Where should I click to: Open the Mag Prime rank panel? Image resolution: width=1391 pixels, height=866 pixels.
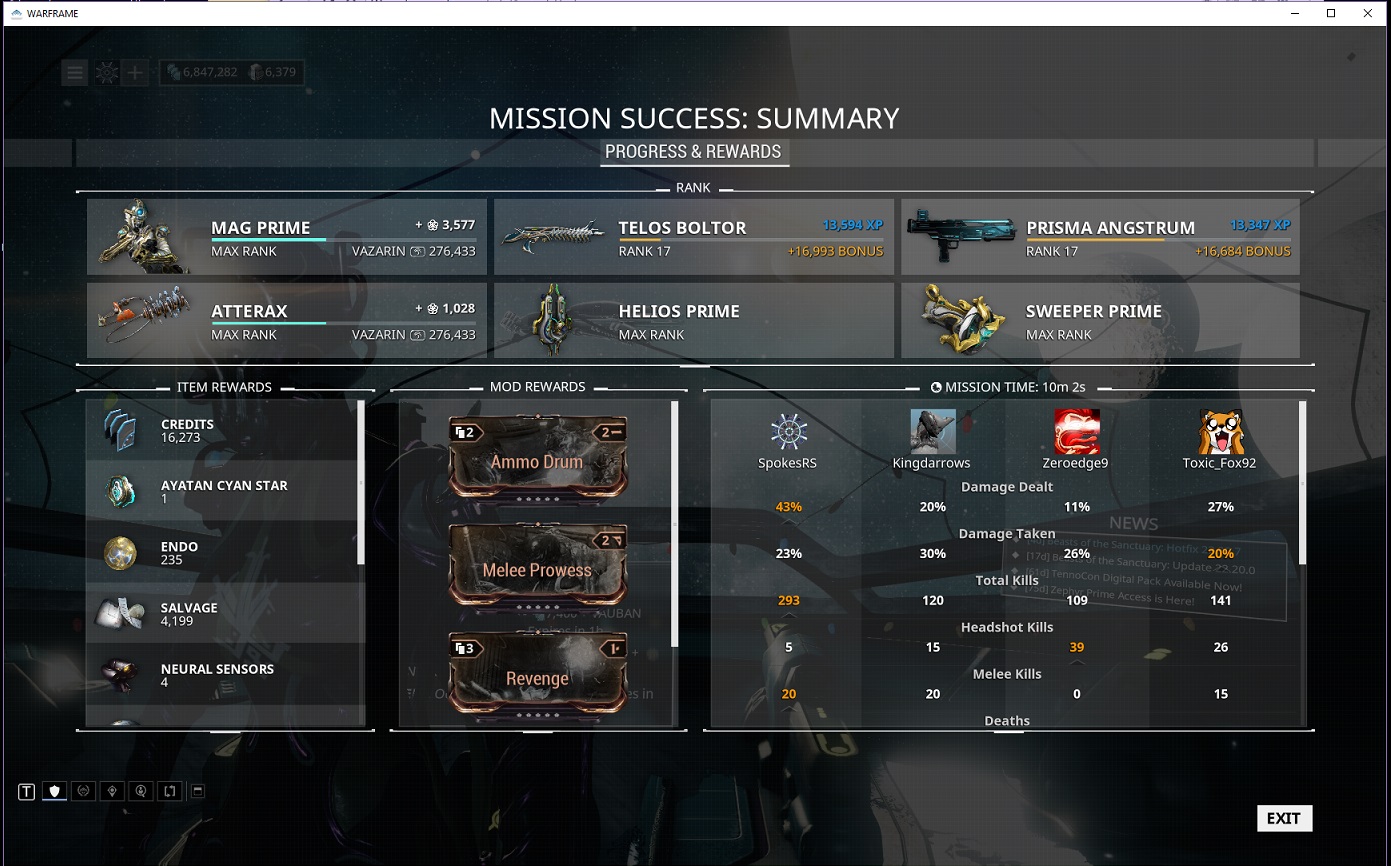(x=287, y=237)
